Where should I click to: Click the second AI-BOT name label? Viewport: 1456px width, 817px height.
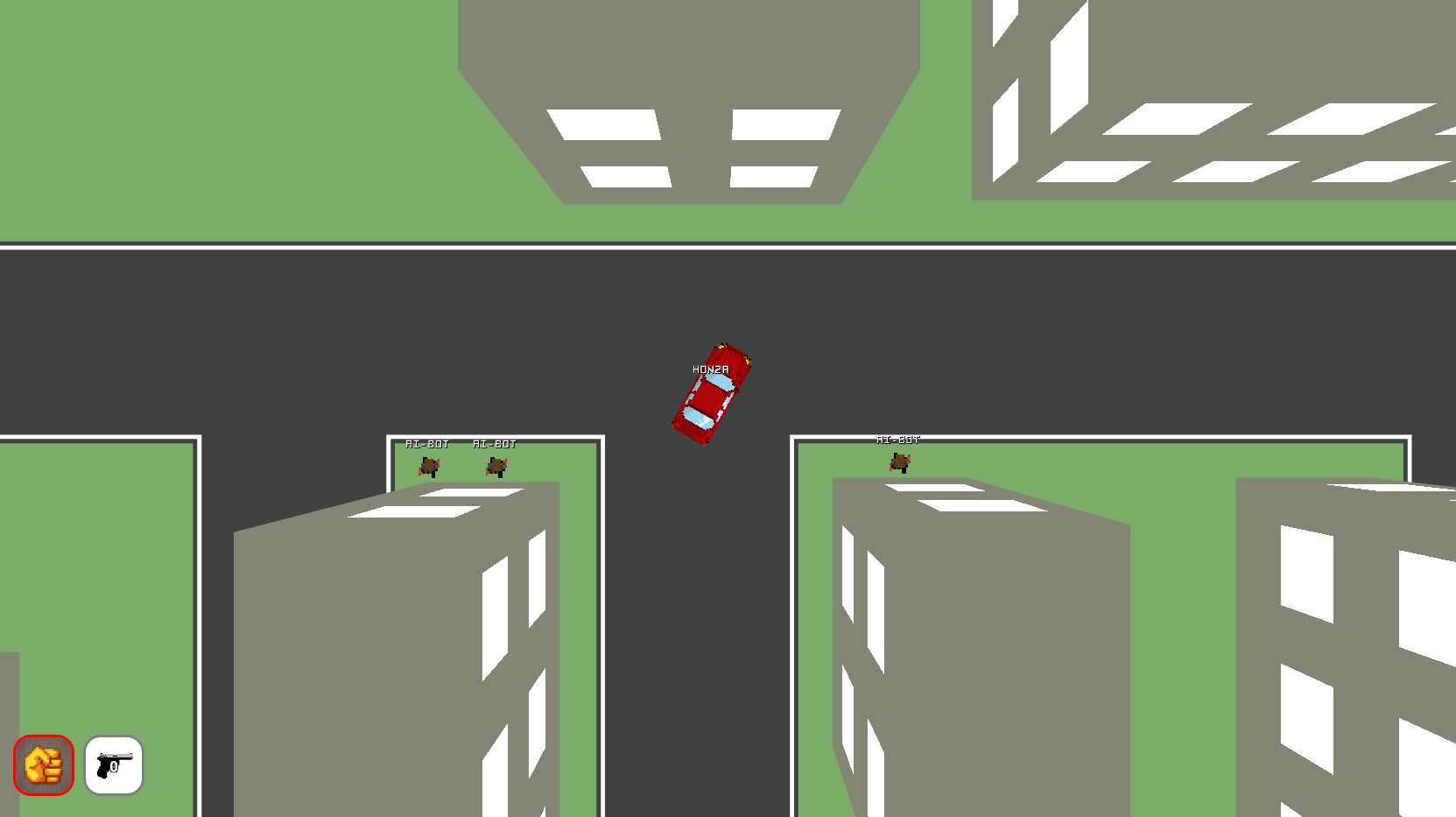(495, 444)
